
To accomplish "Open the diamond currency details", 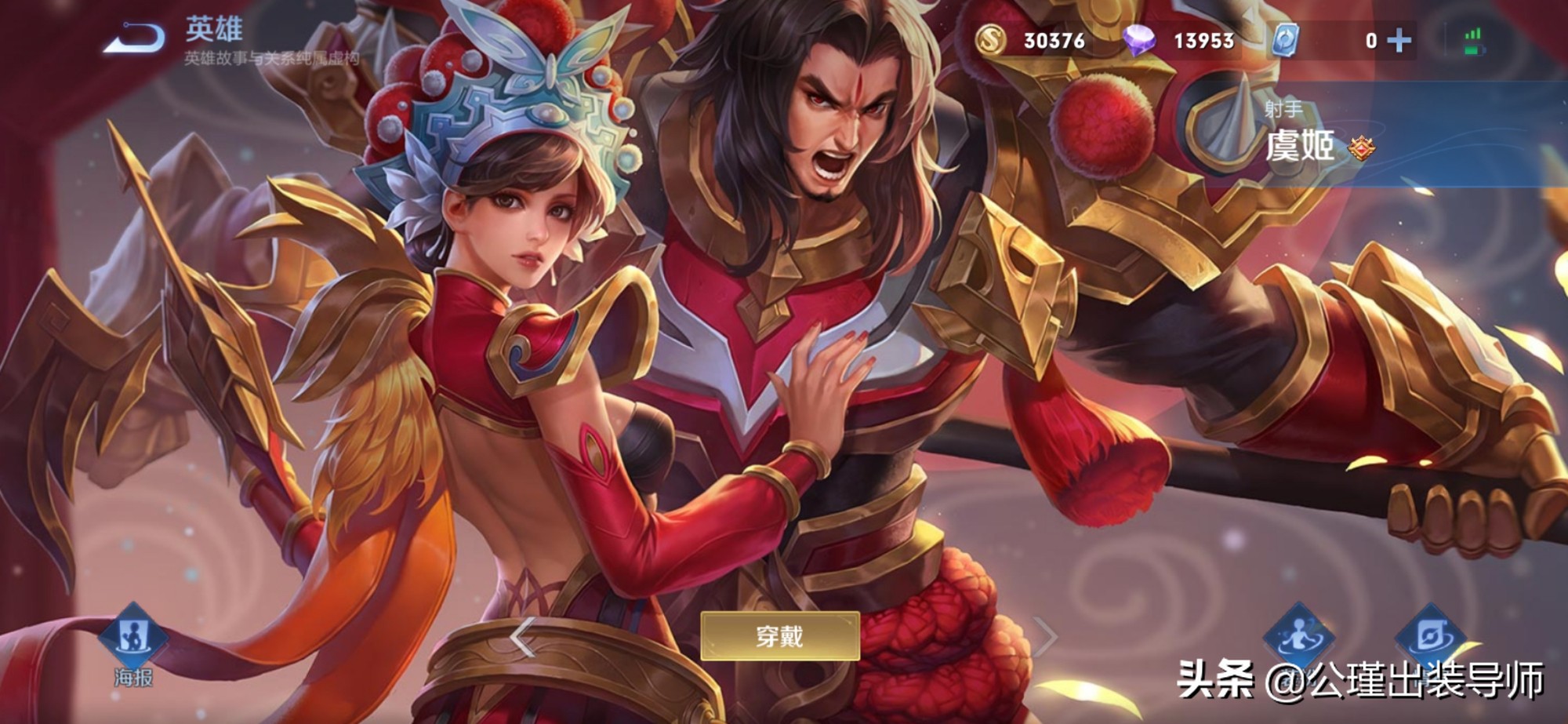I will 1142,38.
